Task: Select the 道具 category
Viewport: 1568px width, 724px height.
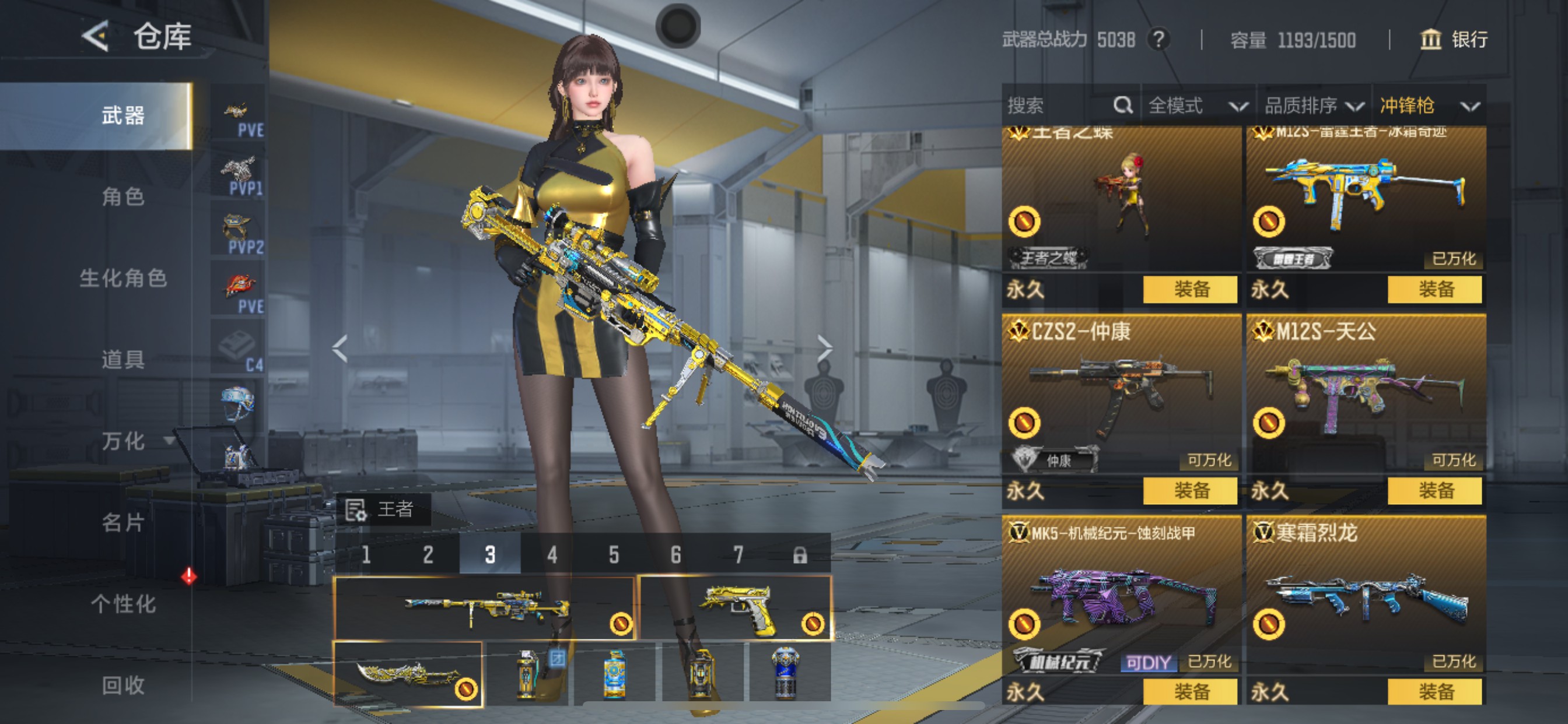Action: (123, 360)
